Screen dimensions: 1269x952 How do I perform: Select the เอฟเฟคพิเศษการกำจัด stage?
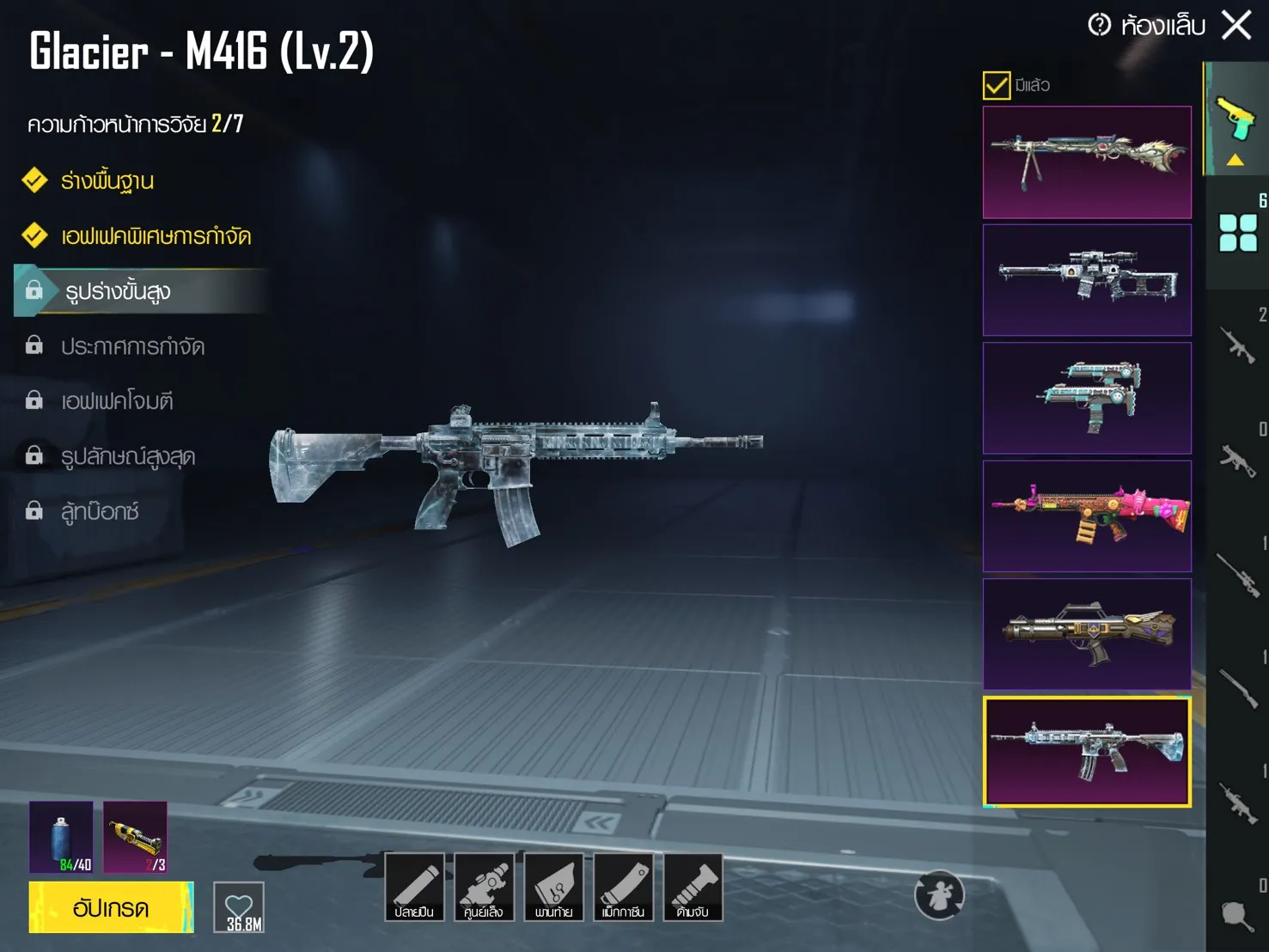(x=156, y=236)
